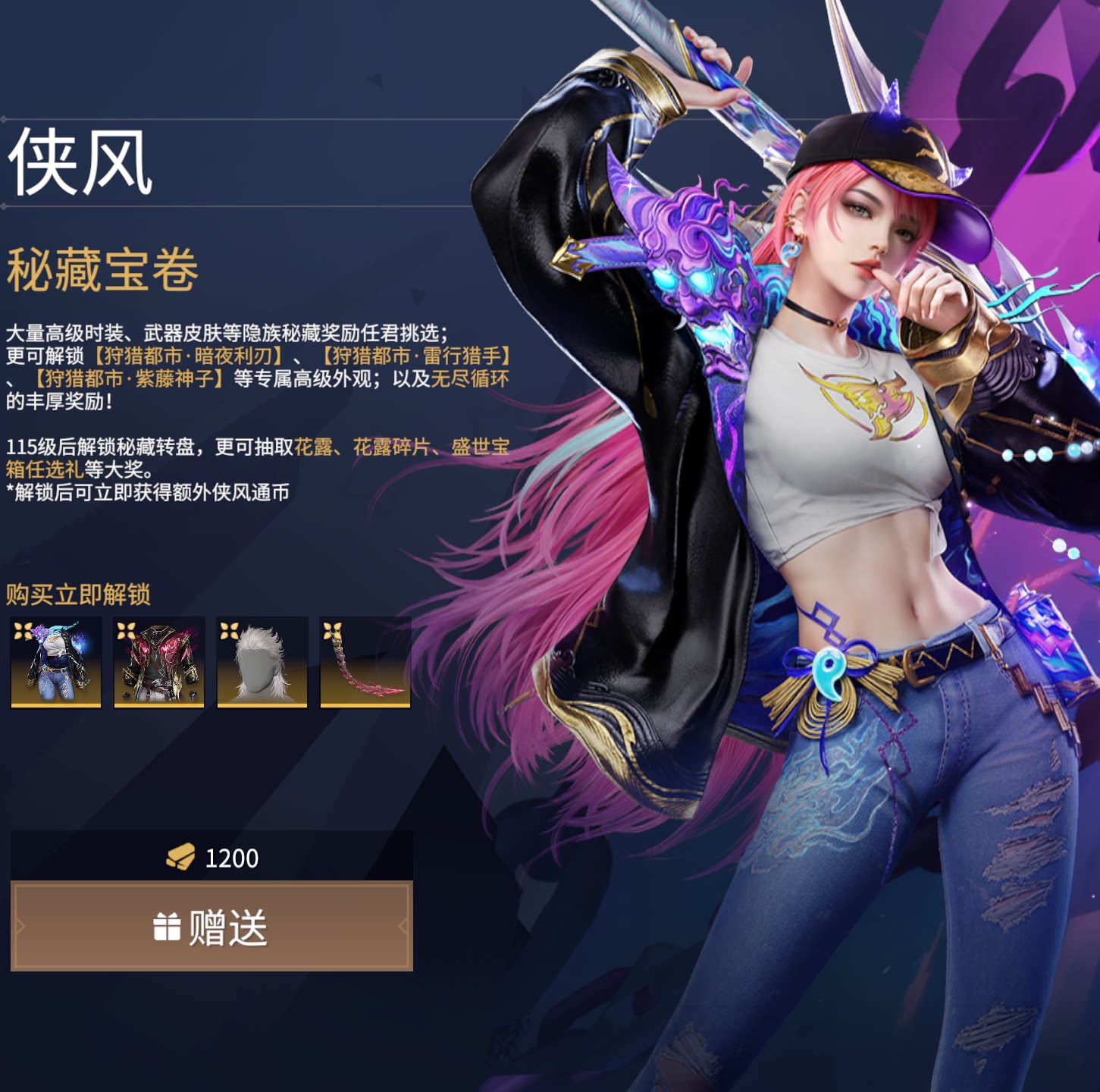Click the rarity badge on the outfit thumbnail
Viewport: 1100px width, 1092px height.
[23, 632]
